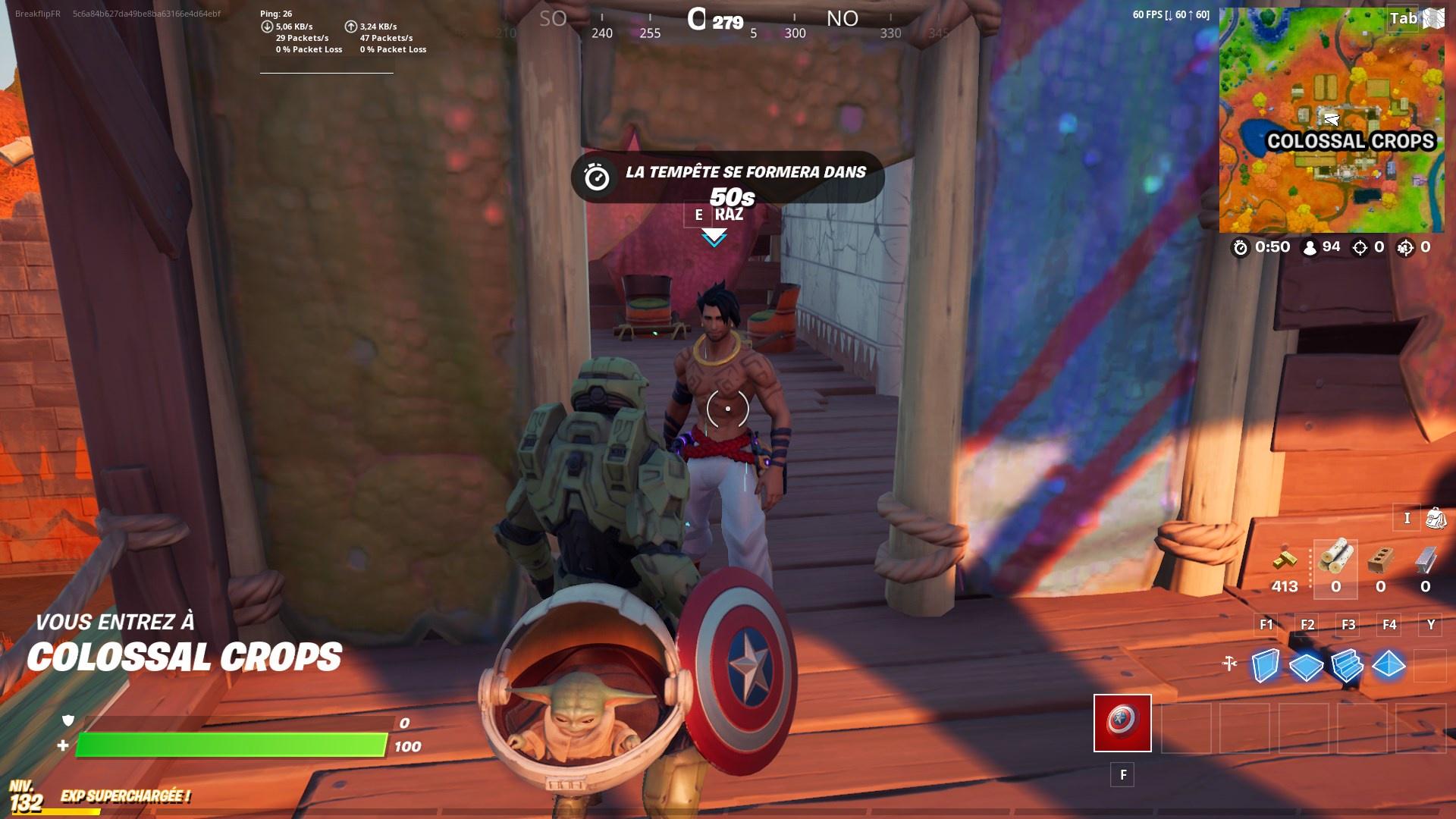Image resolution: width=1456 pixels, height=819 pixels.
Task: Click the wood material icon
Action: click(1336, 559)
